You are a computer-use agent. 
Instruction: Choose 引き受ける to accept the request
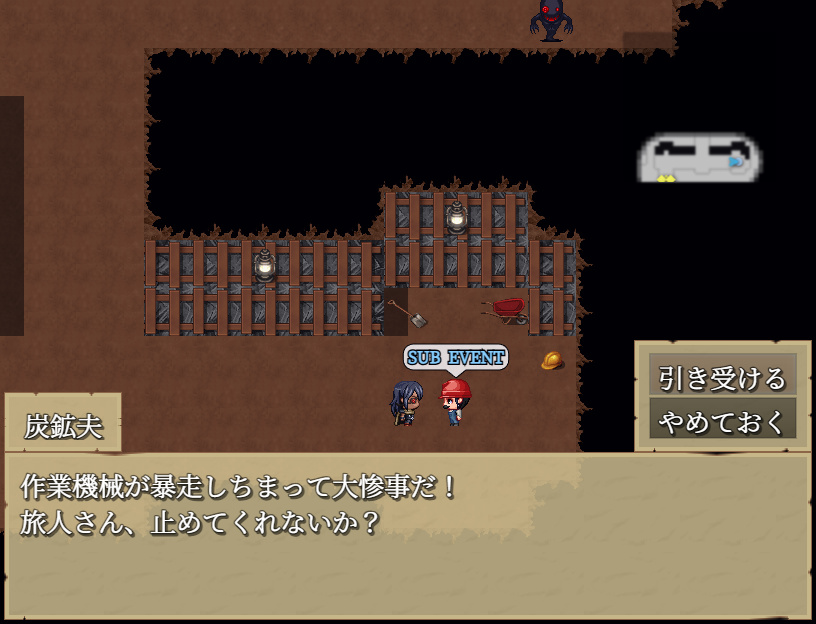point(722,377)
